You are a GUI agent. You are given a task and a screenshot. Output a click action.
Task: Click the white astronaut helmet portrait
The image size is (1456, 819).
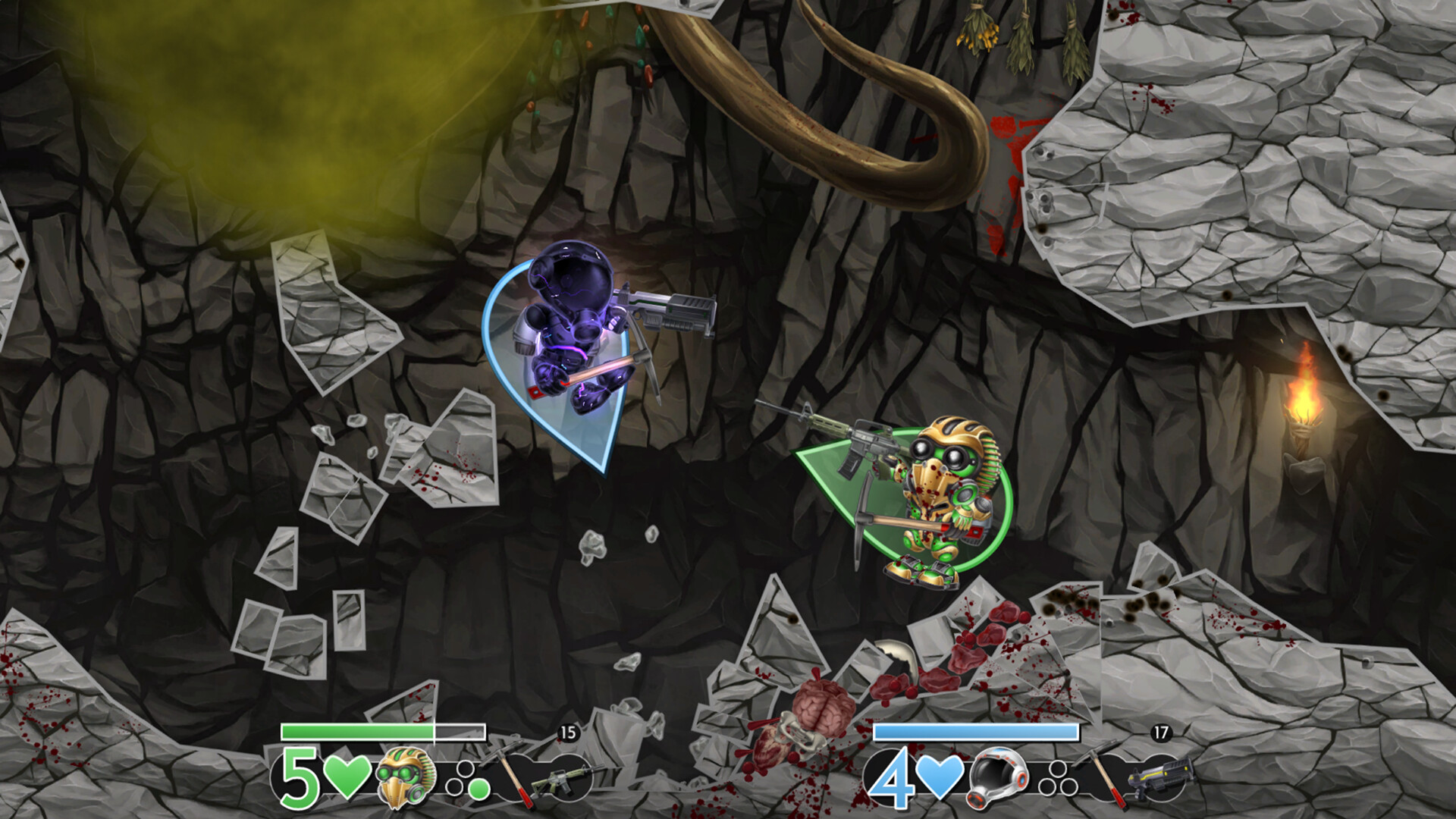pos(998,779)
